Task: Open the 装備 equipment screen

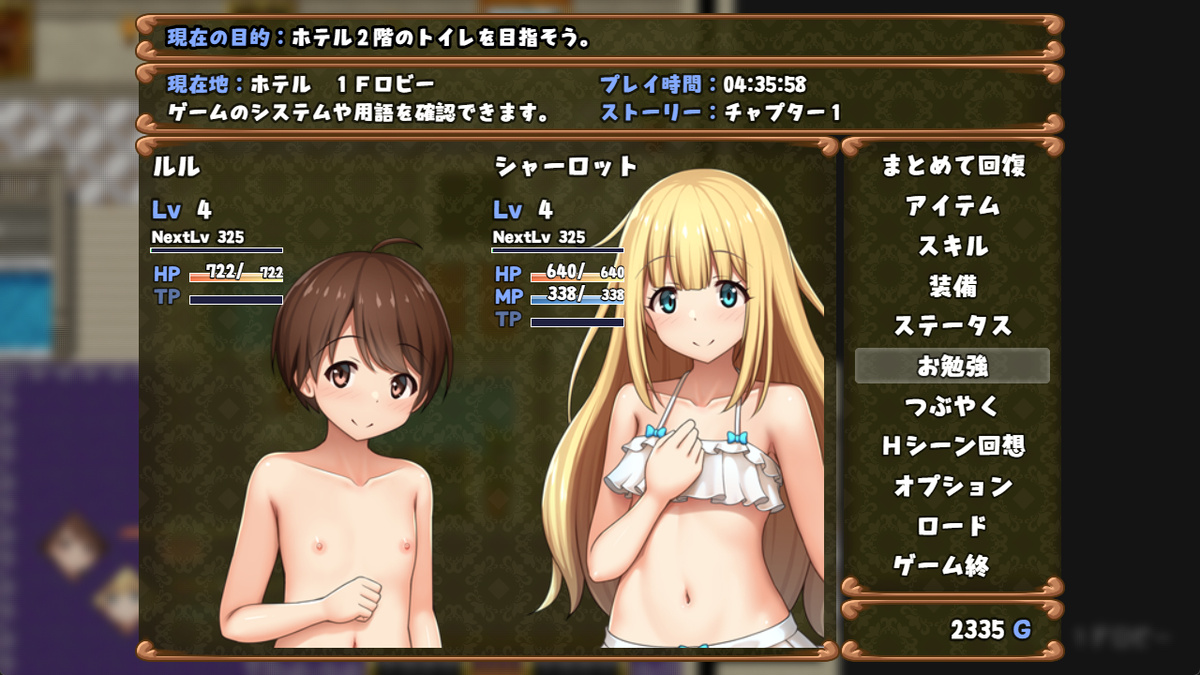Action: pos(952,286)
